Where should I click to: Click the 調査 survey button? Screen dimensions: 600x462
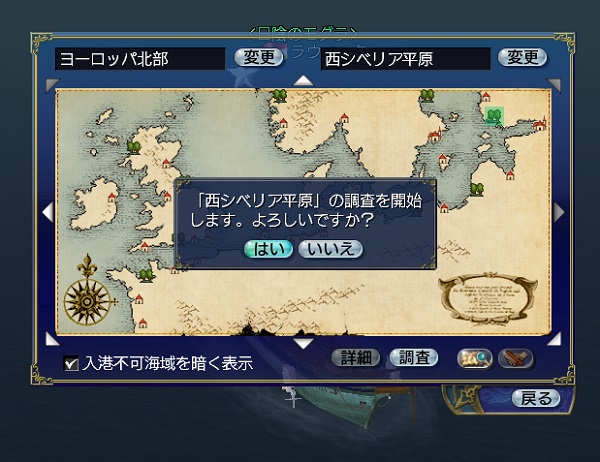413,357
